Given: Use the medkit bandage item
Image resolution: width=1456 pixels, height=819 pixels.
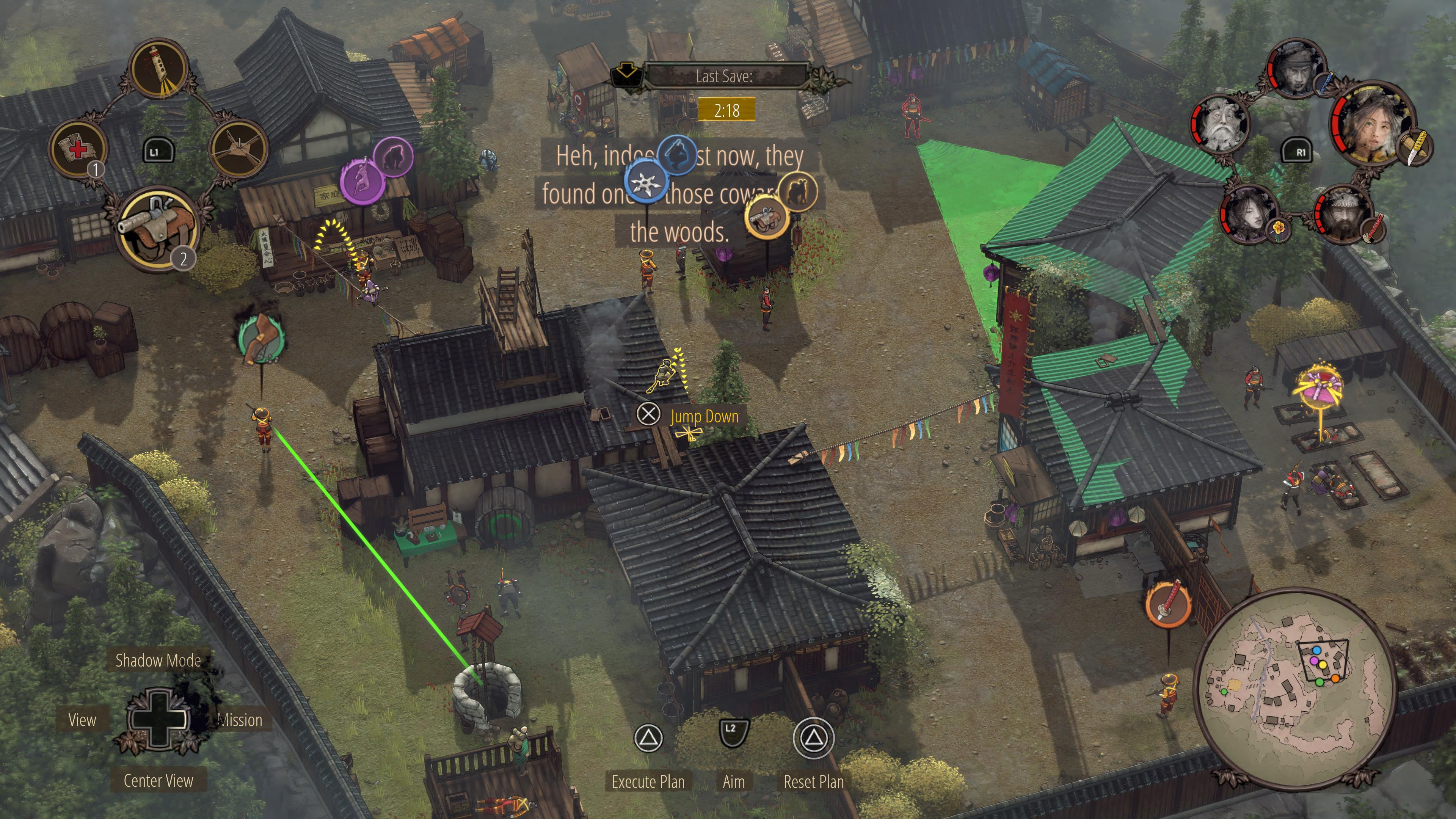Looking at the screenshot, I should coord(78,149).
